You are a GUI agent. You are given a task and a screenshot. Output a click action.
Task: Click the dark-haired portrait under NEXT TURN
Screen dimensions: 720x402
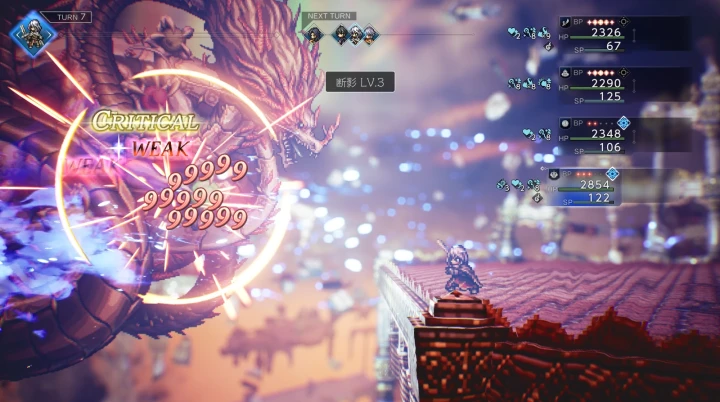[x=341, y=34]
